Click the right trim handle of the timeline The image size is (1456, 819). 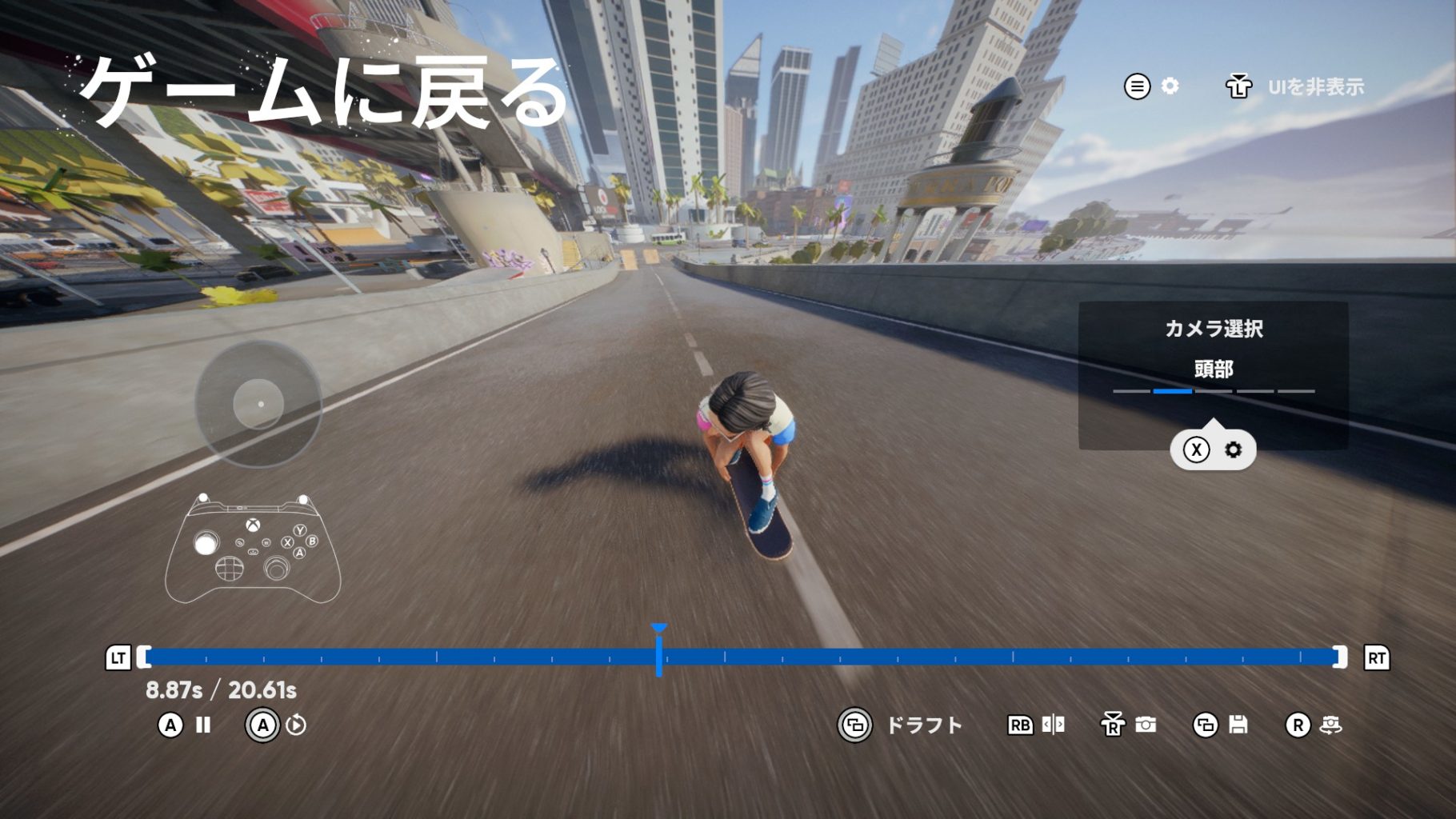pyautogui.click(x=1340, y=657)
